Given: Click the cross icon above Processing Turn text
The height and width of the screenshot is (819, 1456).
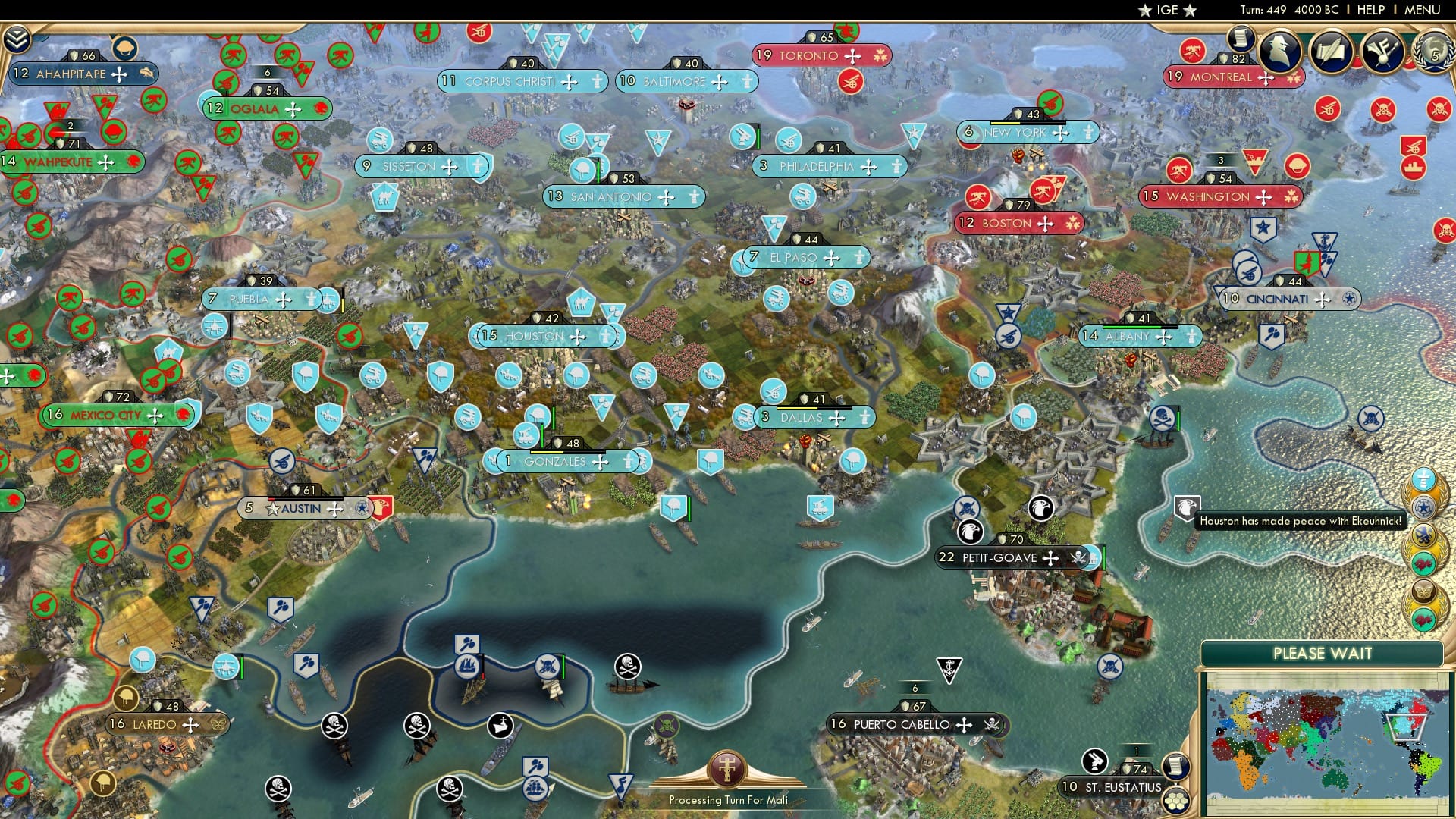Looking at the screenshot, I should [x=727, y=770].
